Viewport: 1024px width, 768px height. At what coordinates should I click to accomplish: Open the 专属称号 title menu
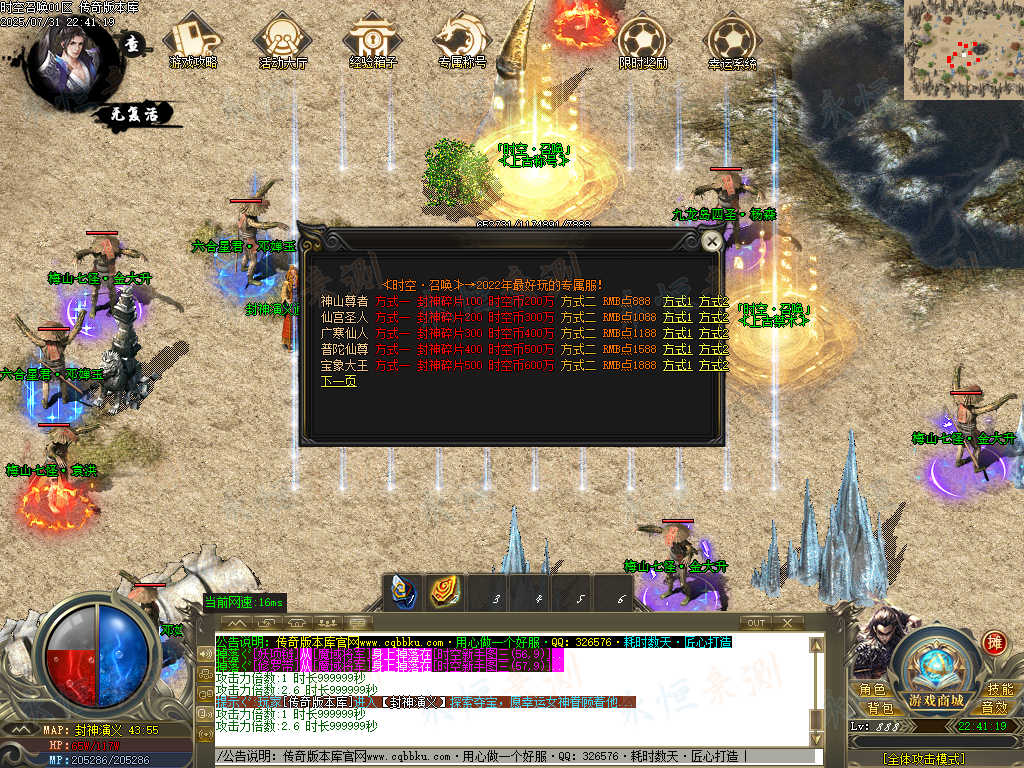pyautogui.click(x=462, y=40)
